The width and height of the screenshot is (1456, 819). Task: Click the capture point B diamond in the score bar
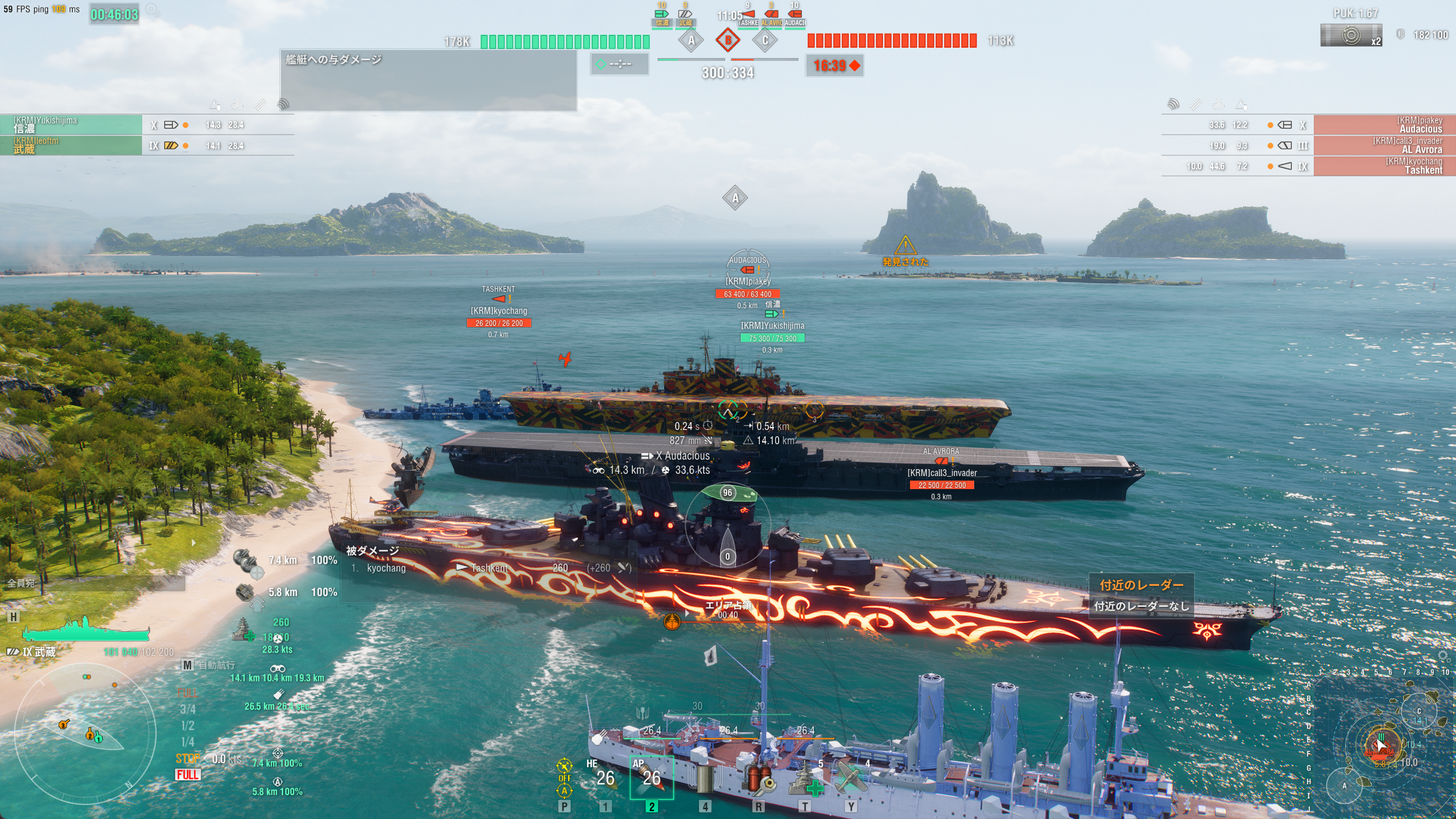[727, 40]
